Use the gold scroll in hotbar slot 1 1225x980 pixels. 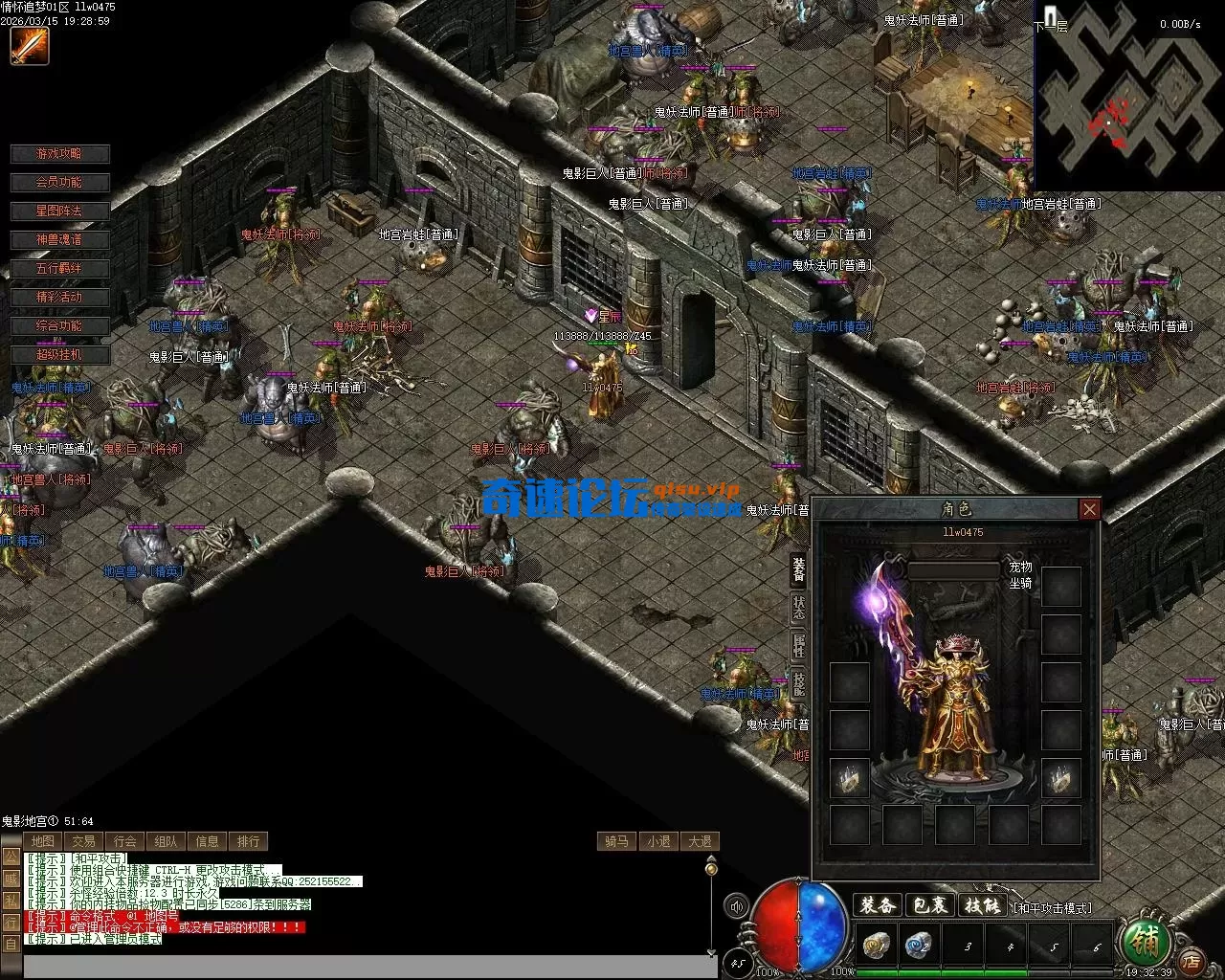click(x=875, y=946)
